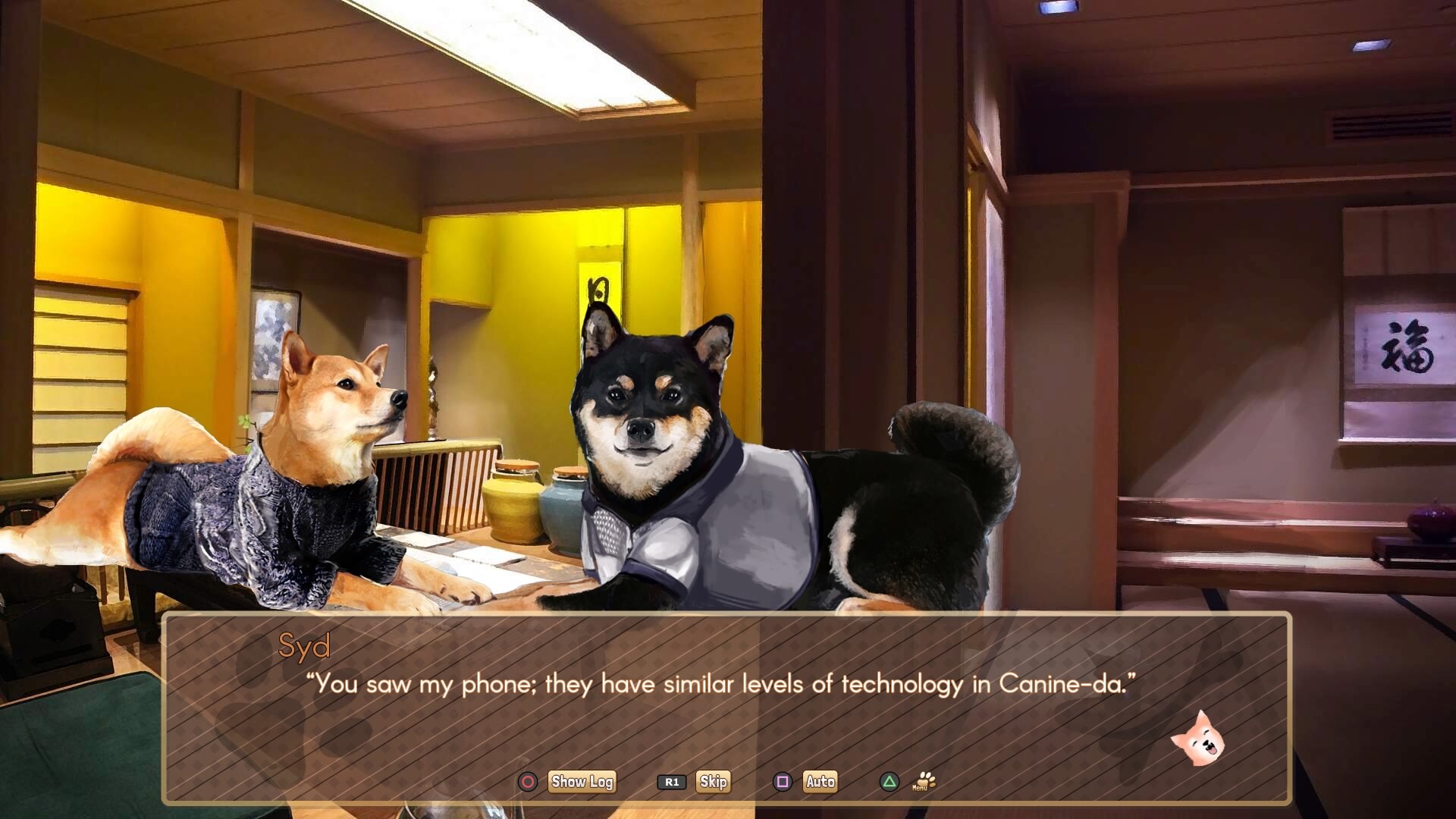Click the dialogue text to advance

pyautogui.click(x=720, y=683)
